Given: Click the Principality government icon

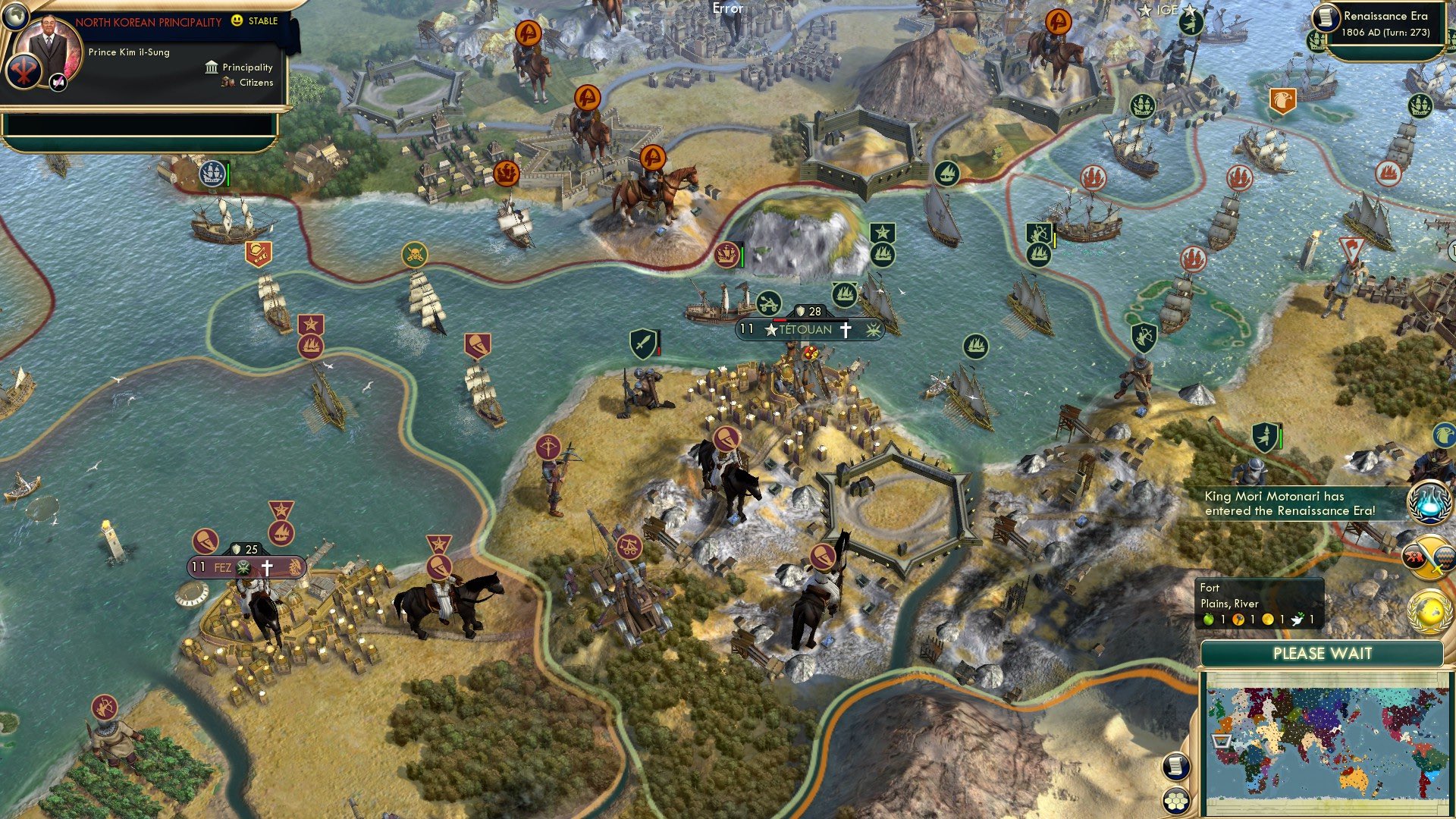Looking at the screenshot, I should pos(210,67).
